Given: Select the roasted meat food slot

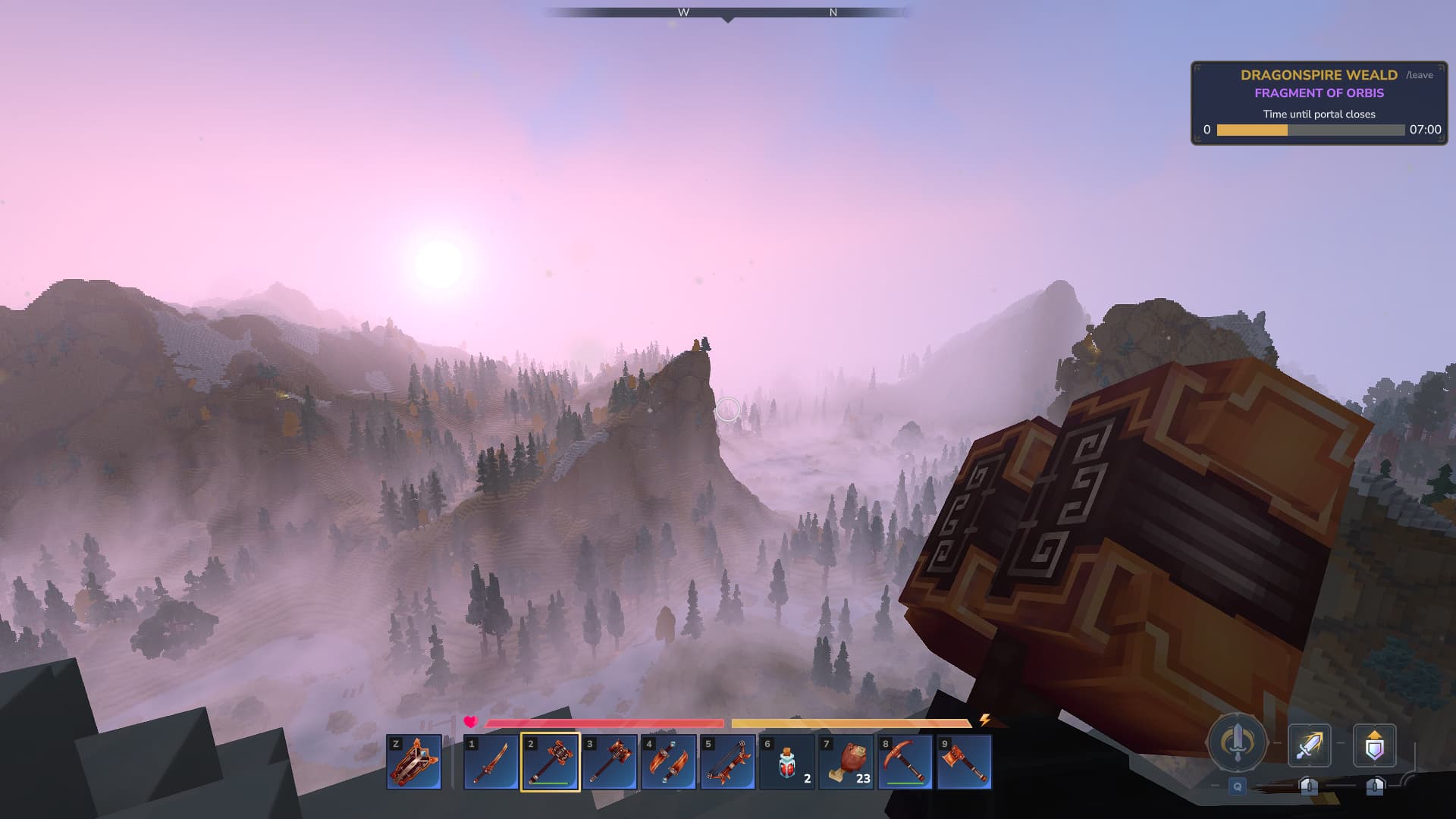Looking at the screenshot, I should pos(846,761).
